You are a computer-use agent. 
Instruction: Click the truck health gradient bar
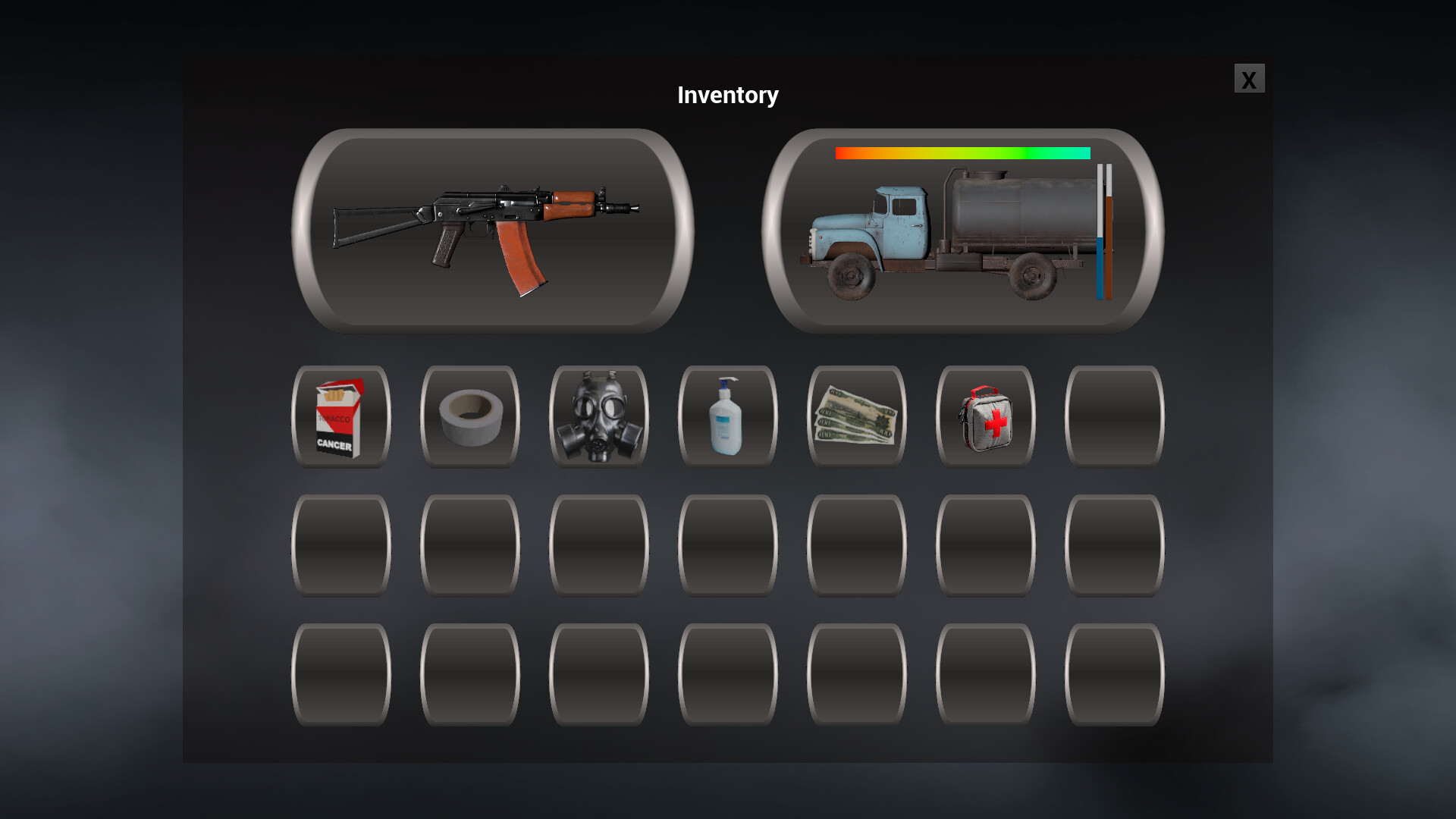(x=963, y=152)
